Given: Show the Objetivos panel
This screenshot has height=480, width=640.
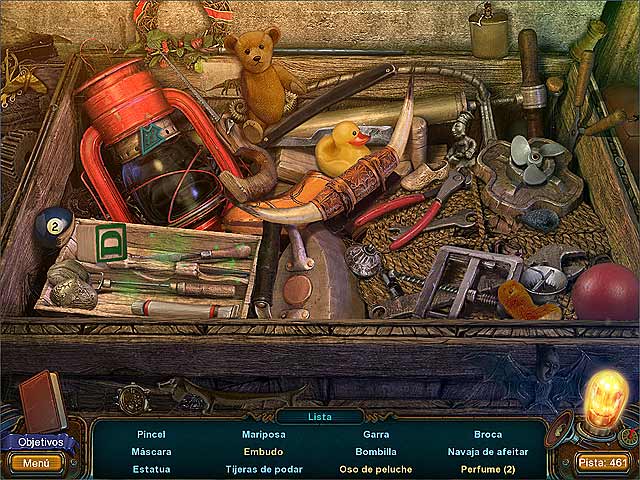Looking at the screenshot, I should pos(38,441).
